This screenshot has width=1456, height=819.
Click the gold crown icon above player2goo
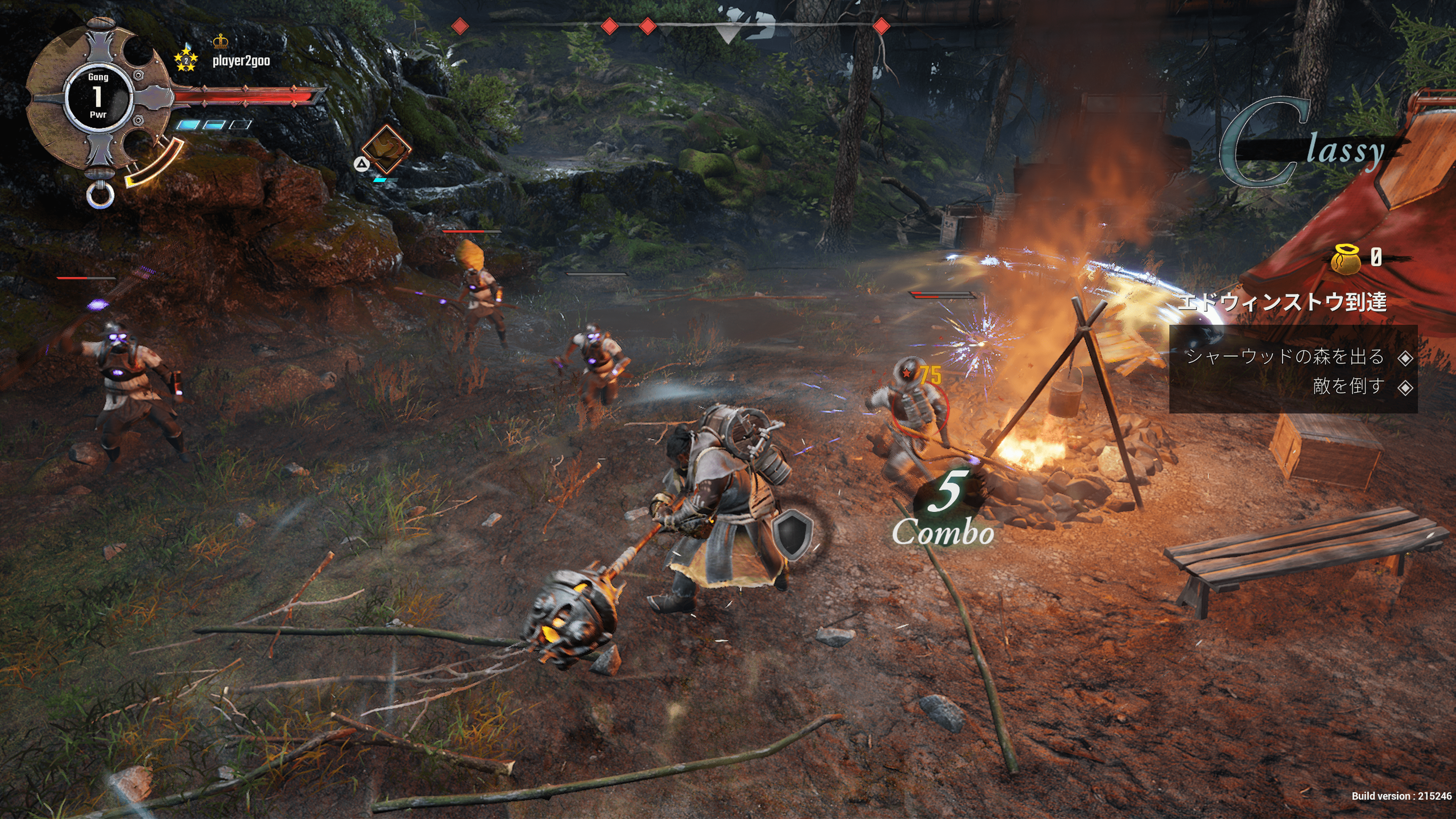point(220,41)
